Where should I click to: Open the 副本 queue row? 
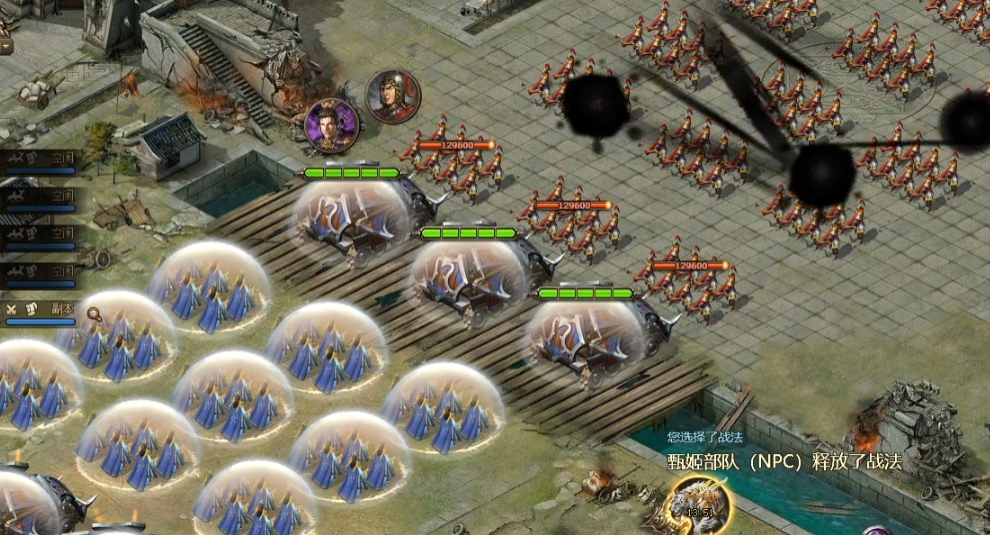click(42, 311)
